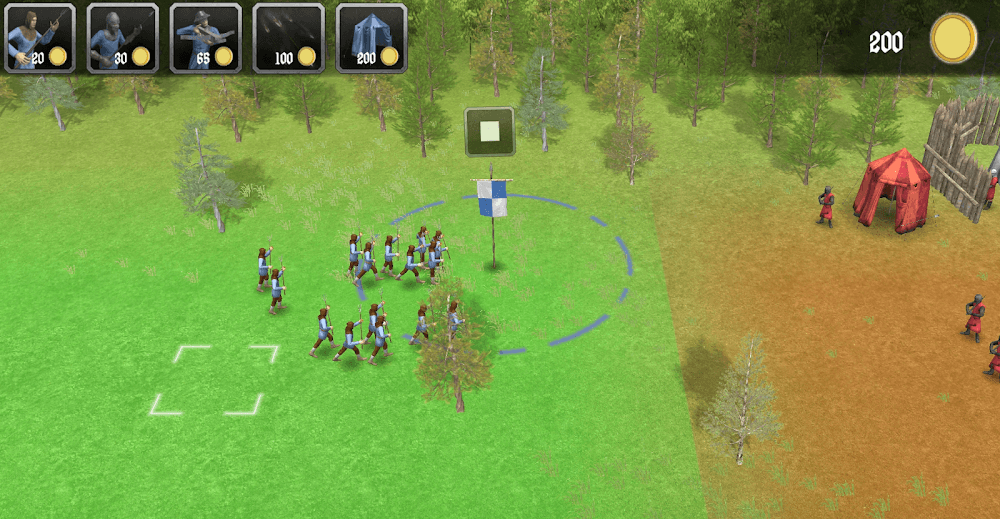Click the square button above the banner

coord(490,132)
